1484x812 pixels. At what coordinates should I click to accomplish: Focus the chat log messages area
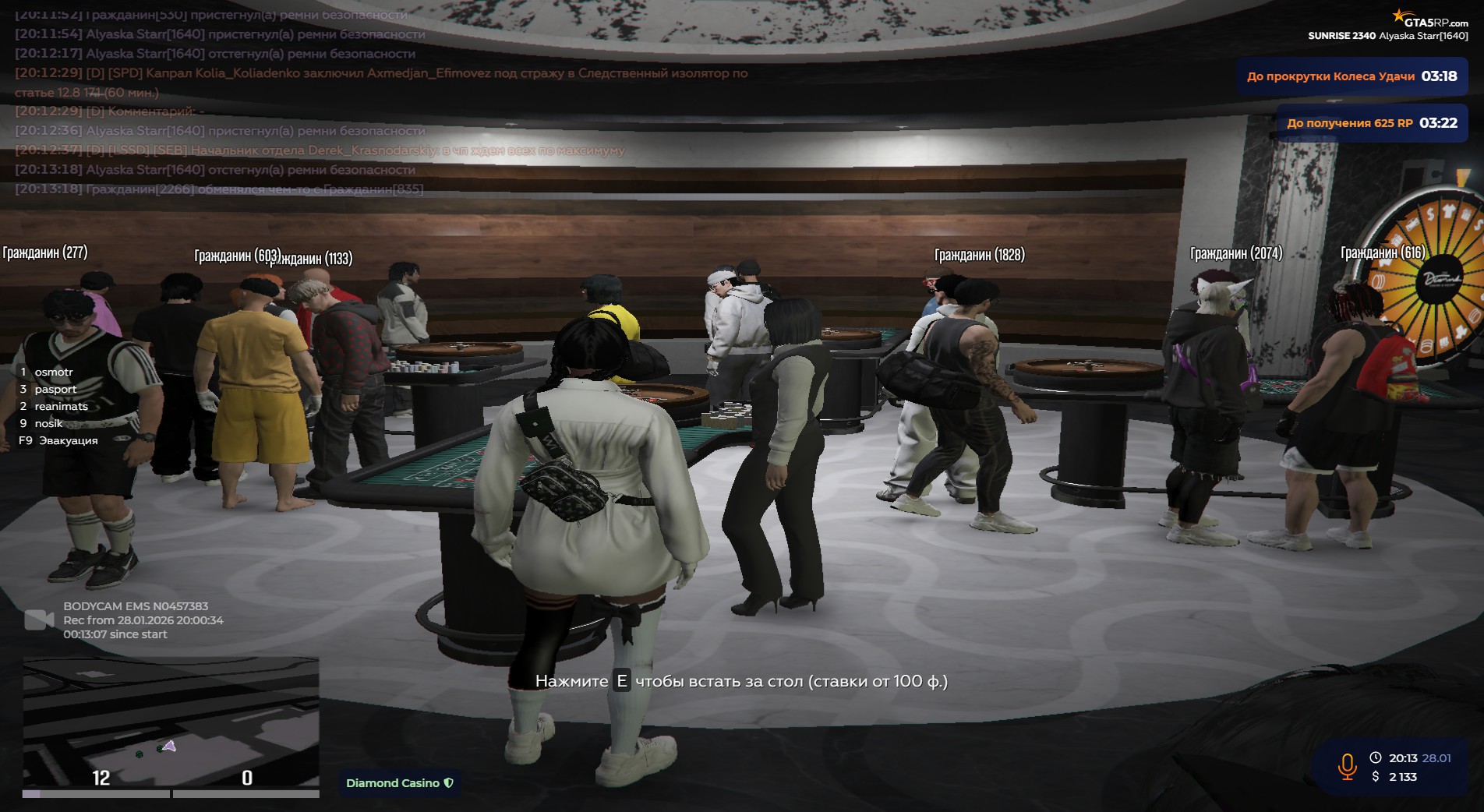pyautogui.click(x=312, y=101)
